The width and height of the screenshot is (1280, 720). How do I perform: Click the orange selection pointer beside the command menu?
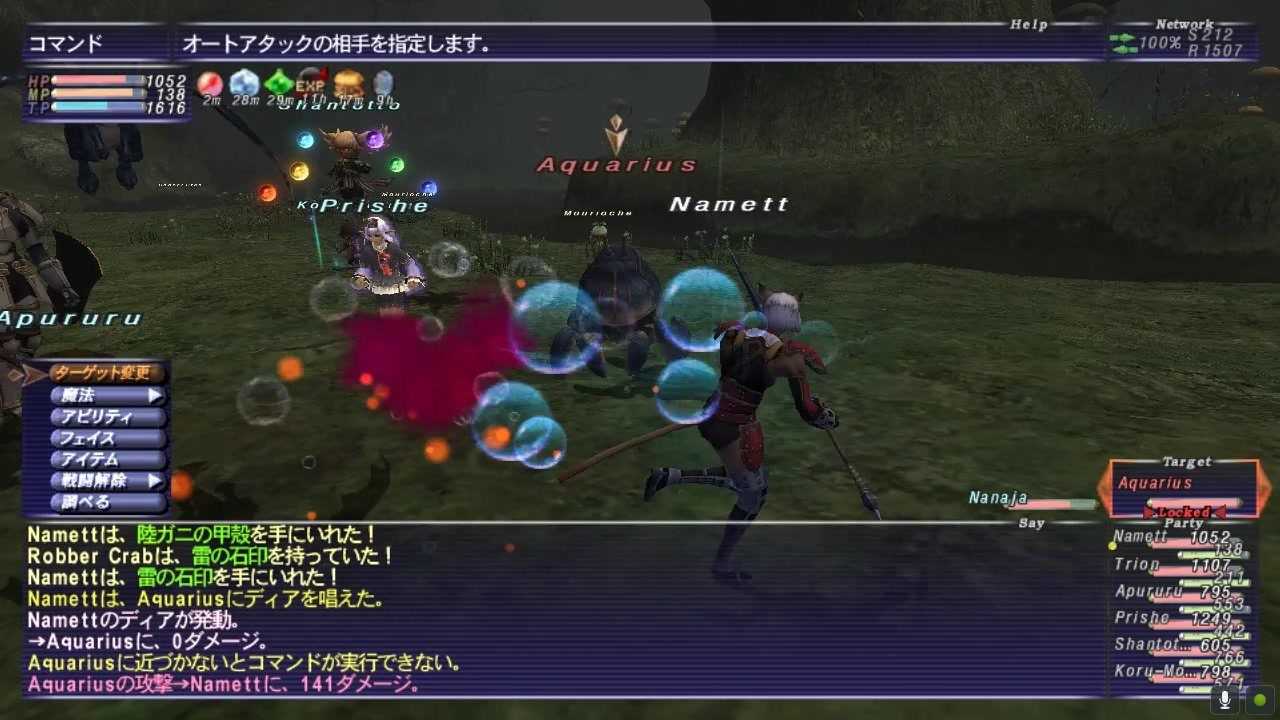pos(30,372)
